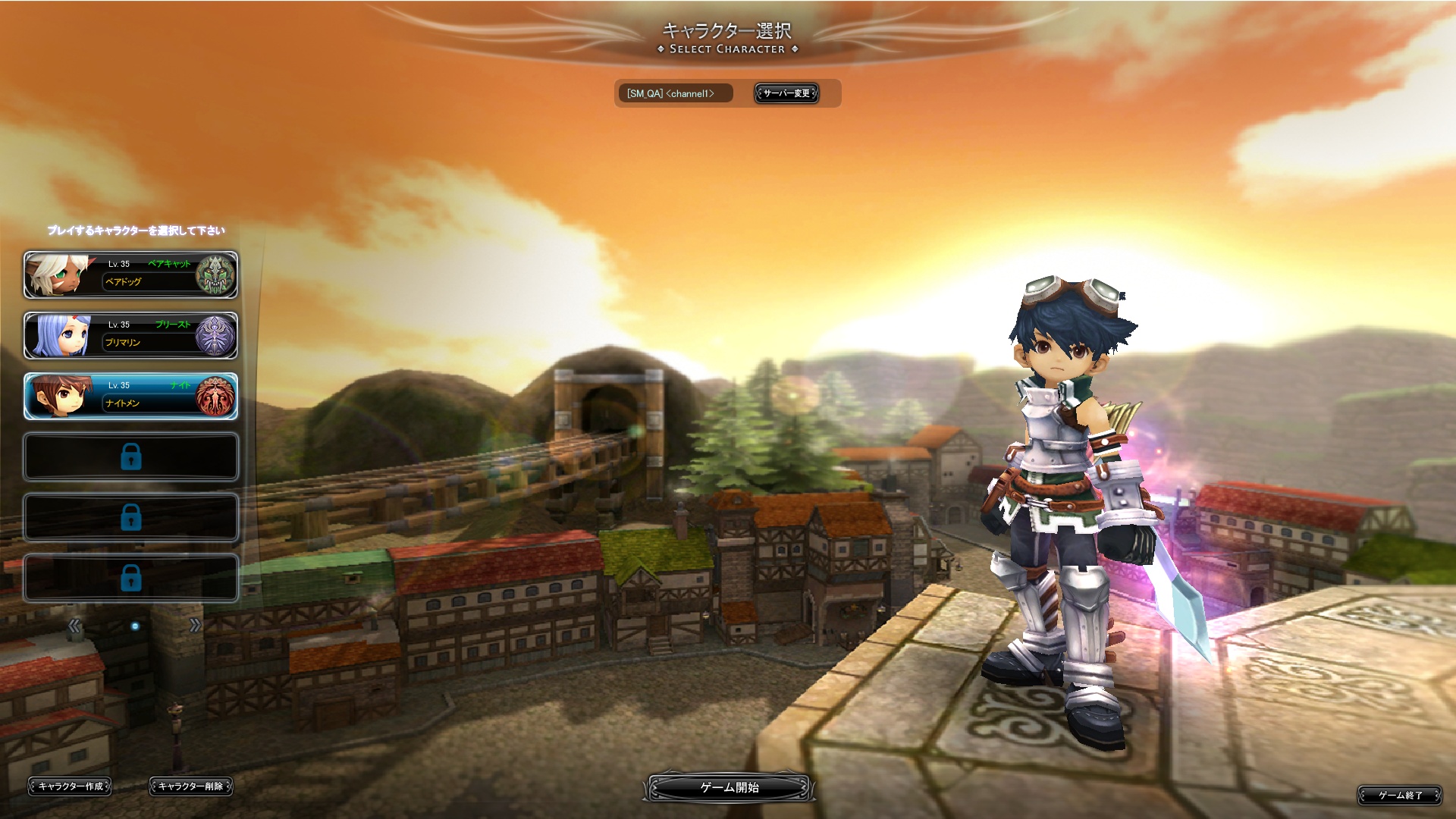Select the Lv. 35 ベアドッグ character
Screen dimensions: 1456x819
130,275
